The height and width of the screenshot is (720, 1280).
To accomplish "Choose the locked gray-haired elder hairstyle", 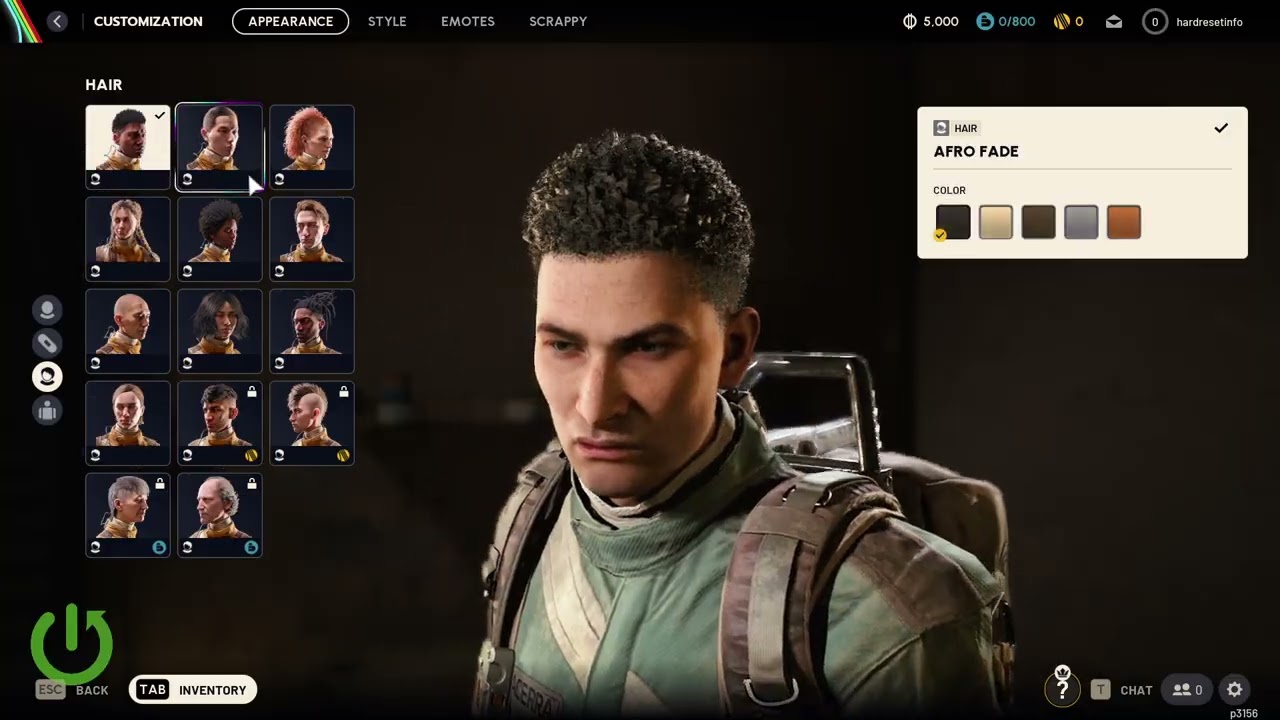I will [128, 515].
